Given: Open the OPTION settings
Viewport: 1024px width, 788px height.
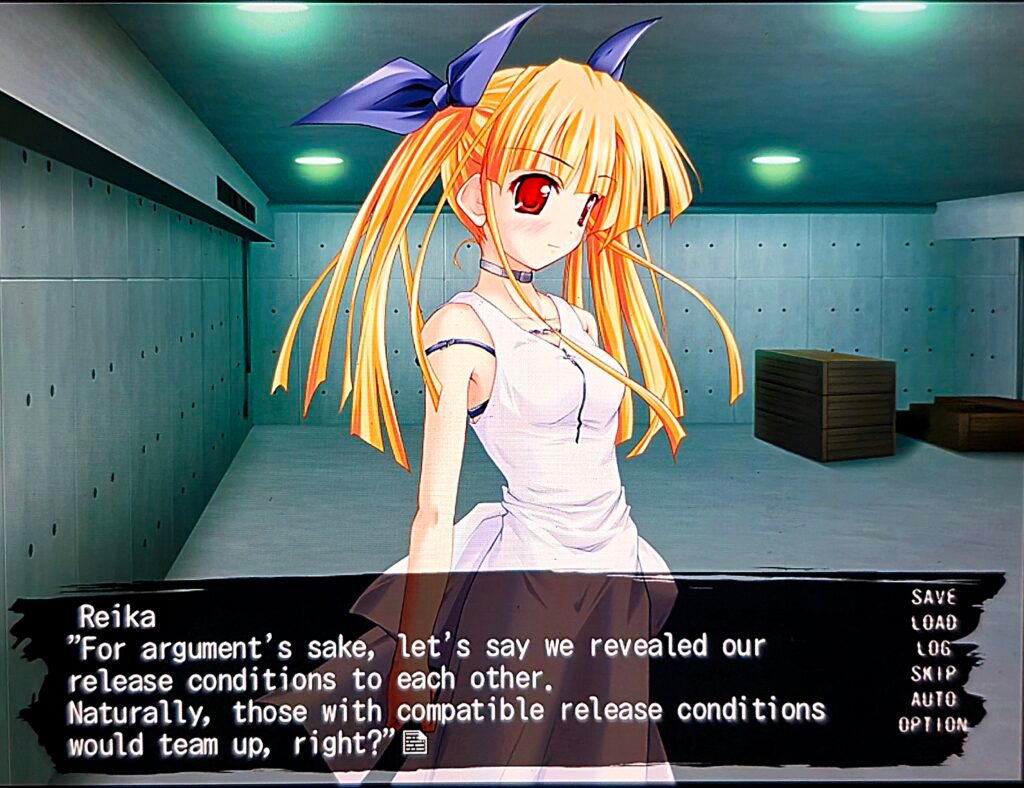Looking at the screenshot, I should [932, 725].
